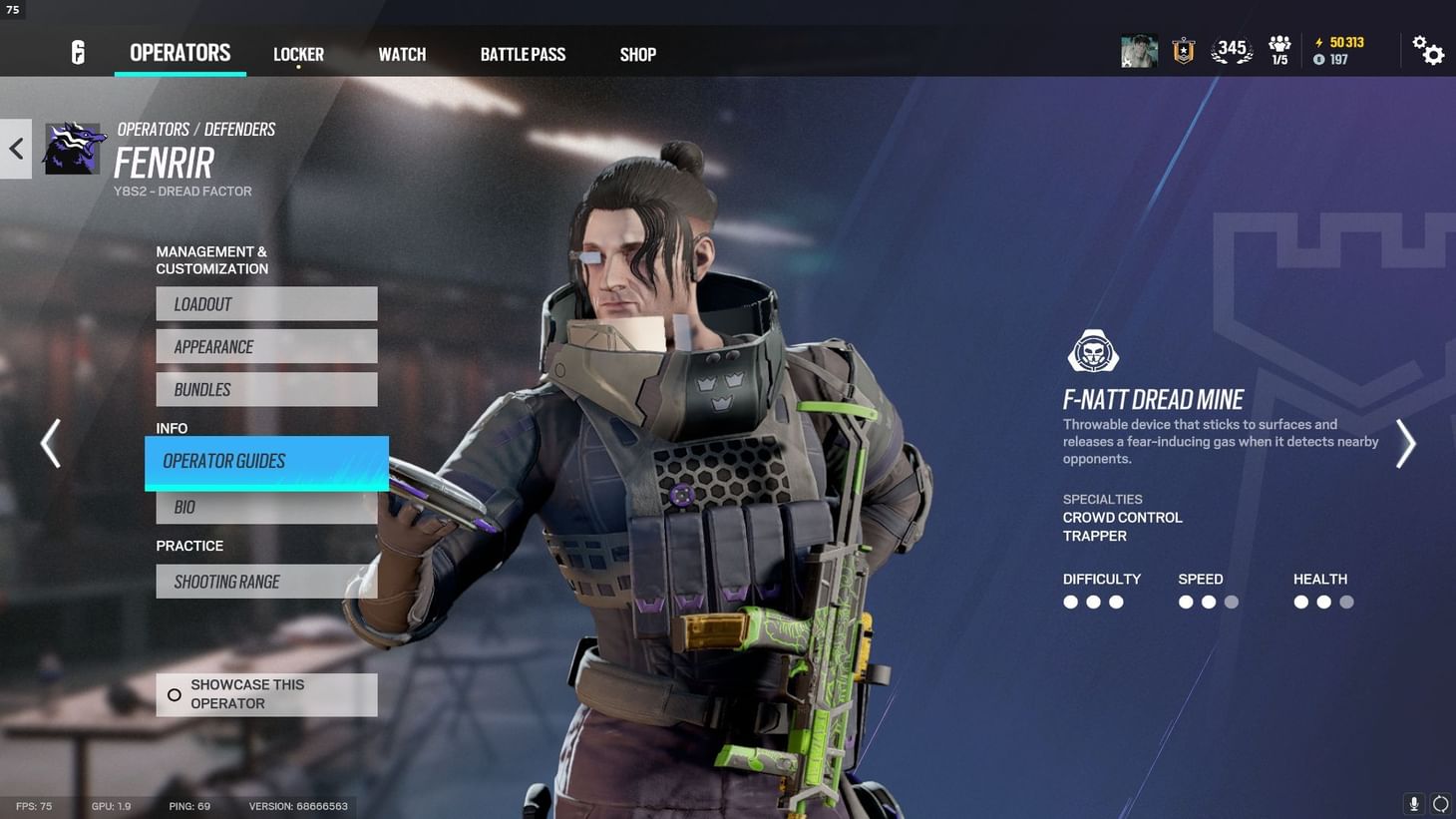Go to previous operator with left arrow
1456x819 pixels.
coord(51,442)
